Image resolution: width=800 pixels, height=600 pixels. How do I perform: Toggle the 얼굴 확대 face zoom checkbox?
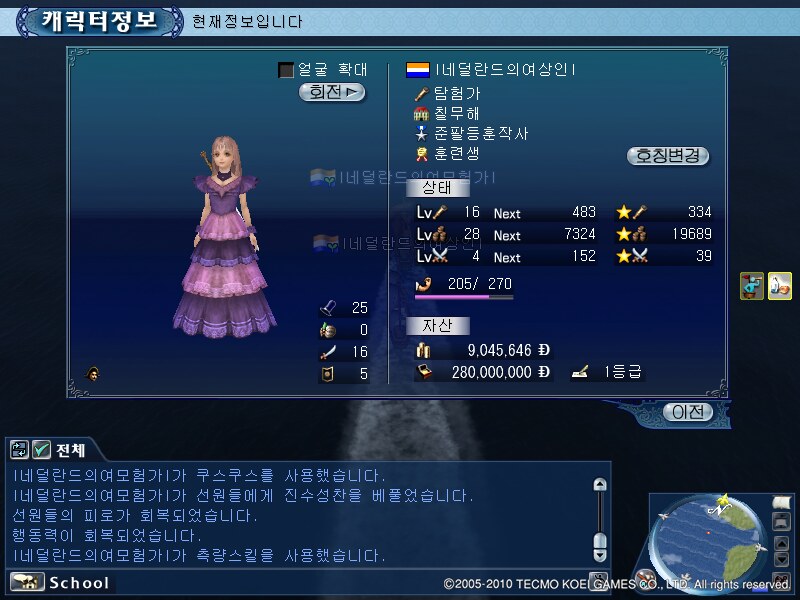pos(286,70)
